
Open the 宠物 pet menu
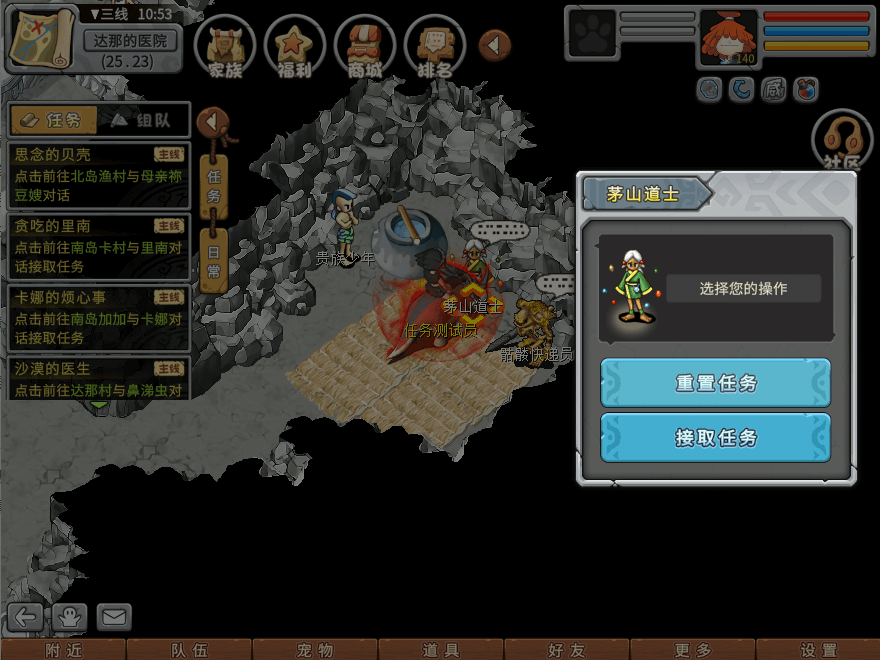coord(315,650)
